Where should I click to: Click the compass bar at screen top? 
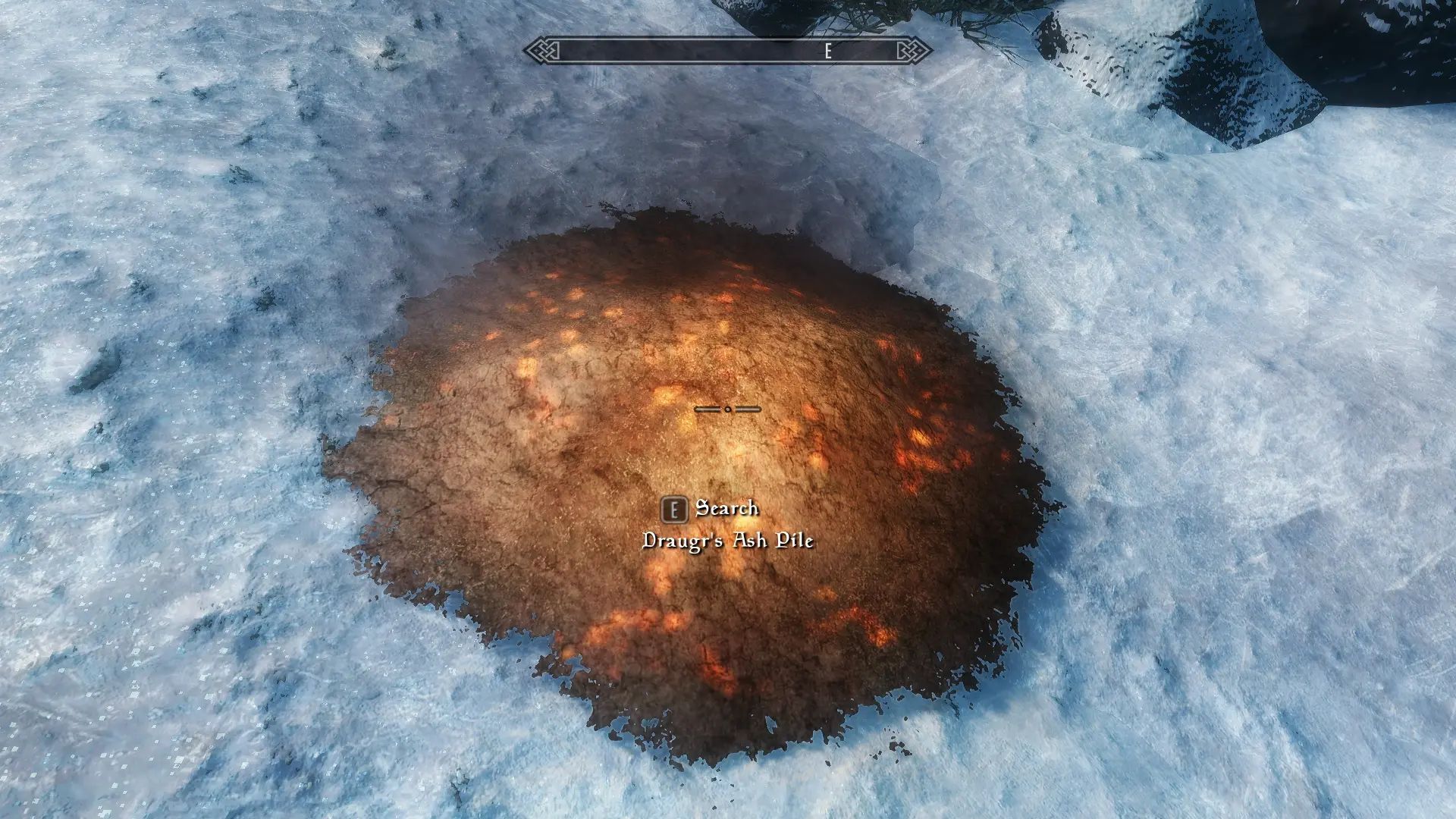click(728, 50)
